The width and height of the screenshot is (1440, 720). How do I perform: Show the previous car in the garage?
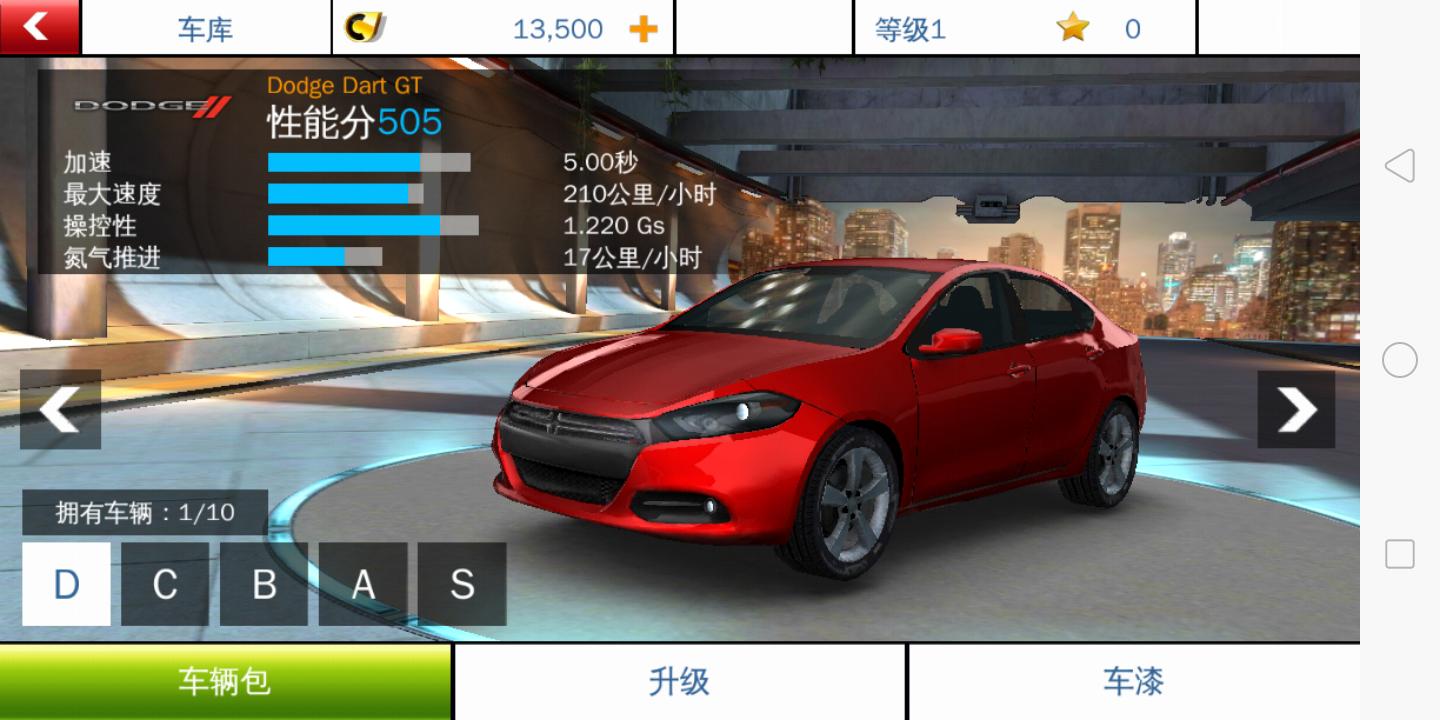click(x=60, y=409)
